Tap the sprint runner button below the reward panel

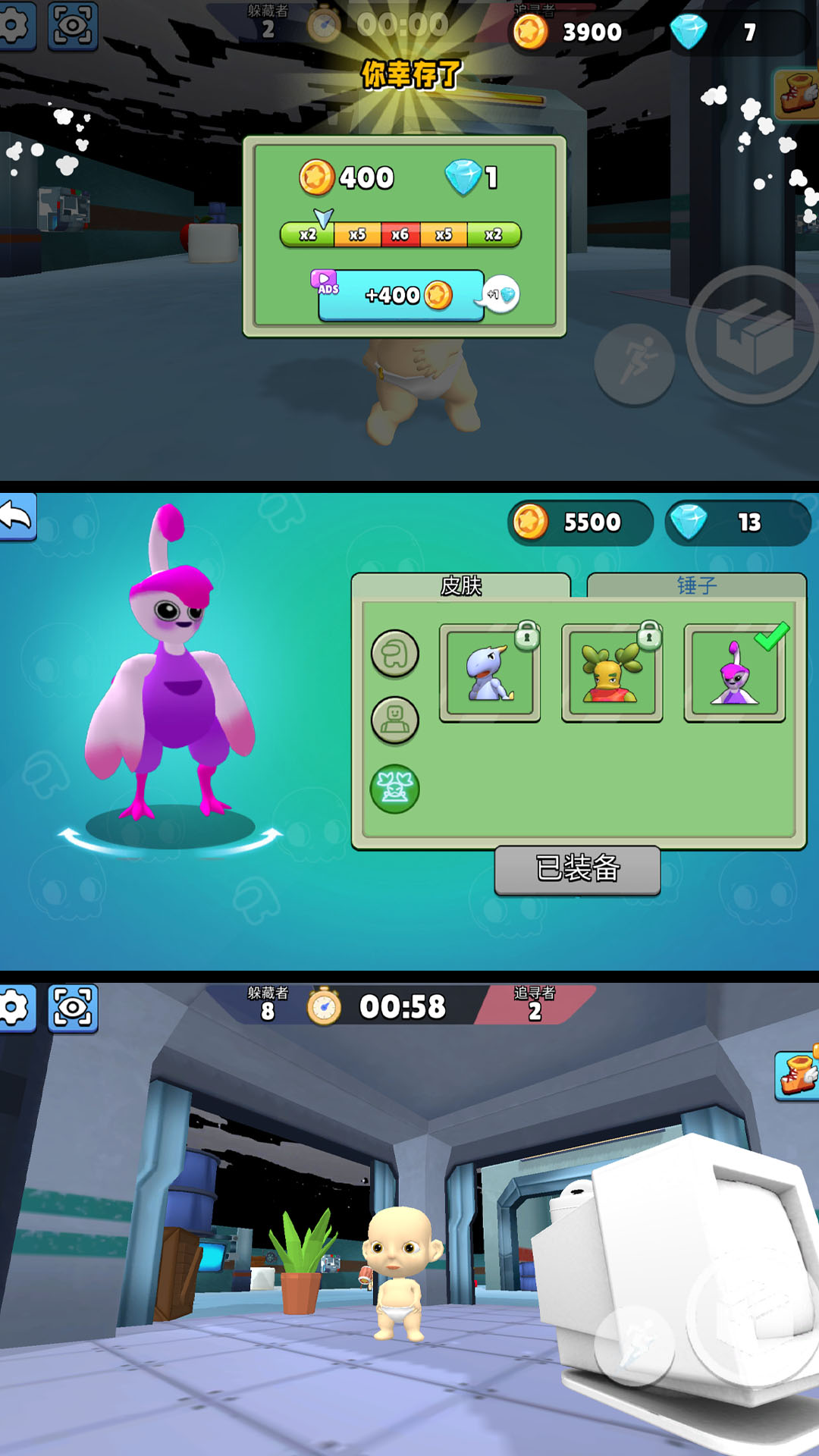tap(635, 363)
